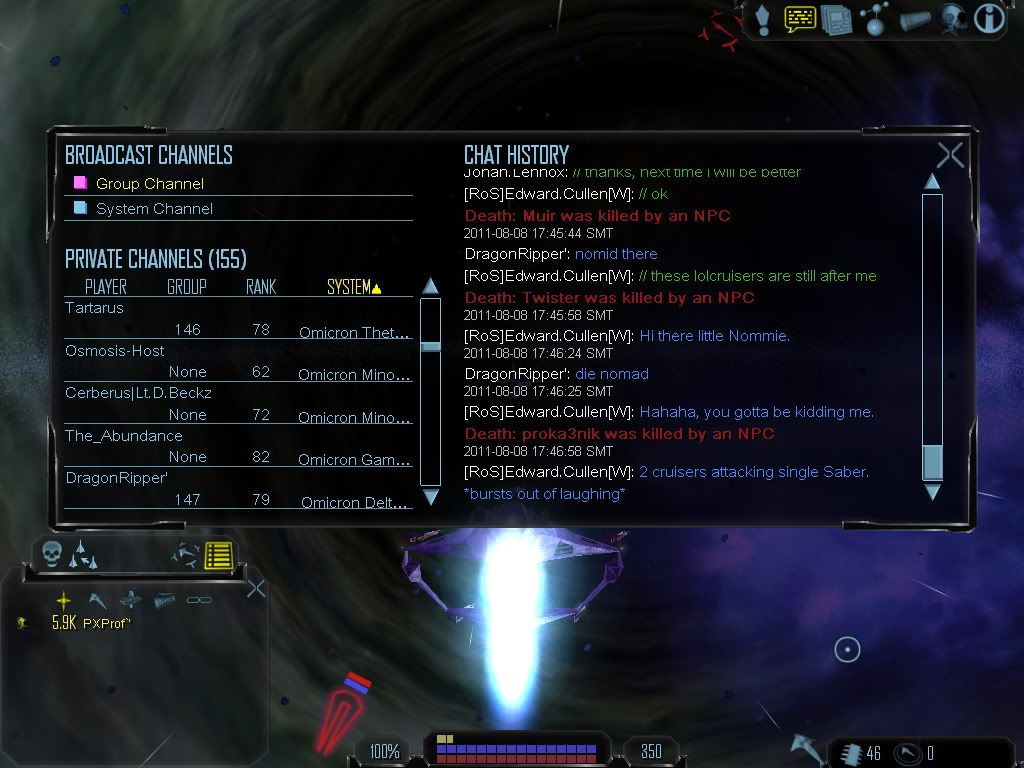1024x768 pixels.
Task: Open the exclamation mark mission icon
Action: [763, 18]
